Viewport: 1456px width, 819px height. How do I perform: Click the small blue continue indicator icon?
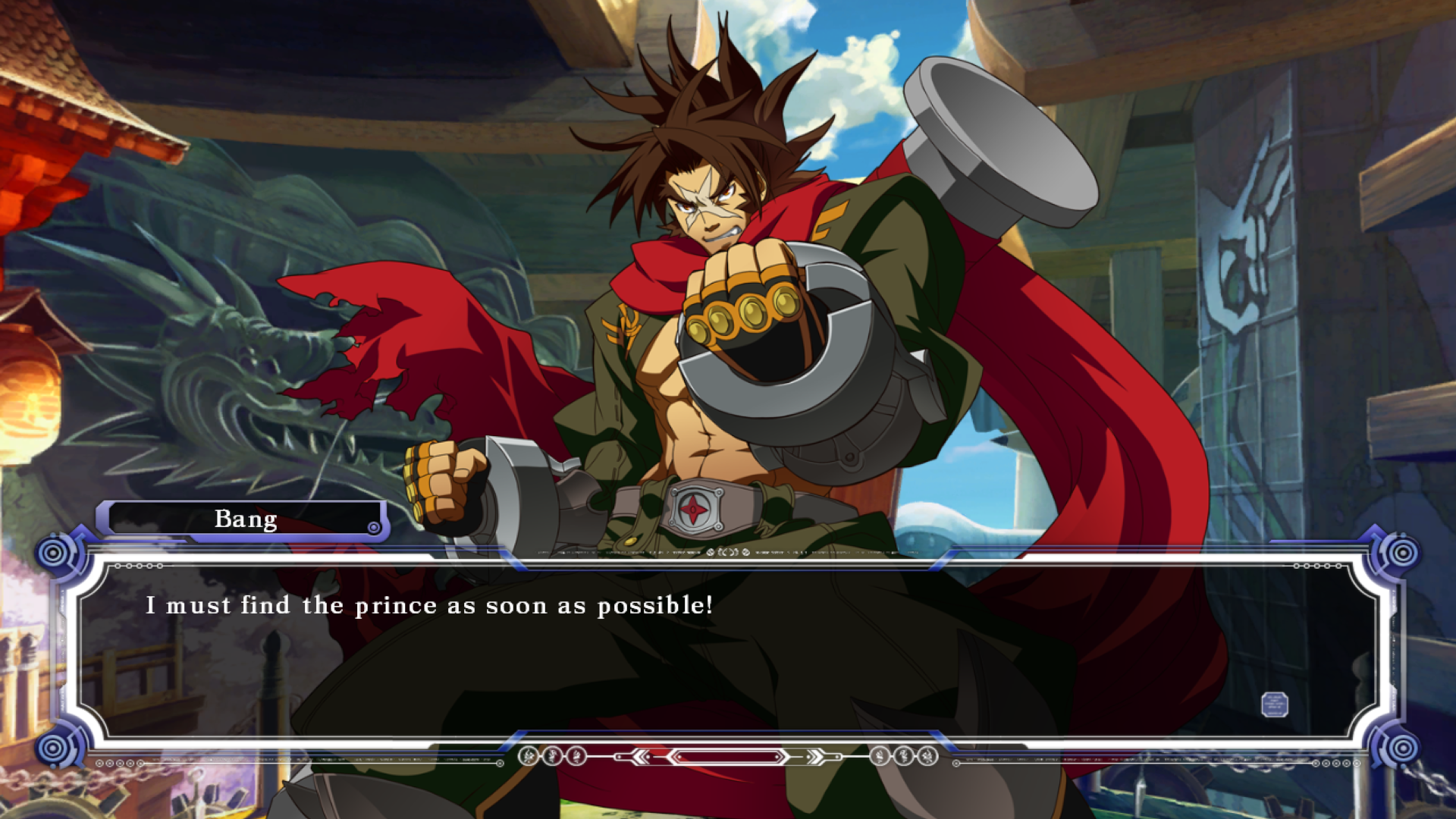tap(1274, 704)
